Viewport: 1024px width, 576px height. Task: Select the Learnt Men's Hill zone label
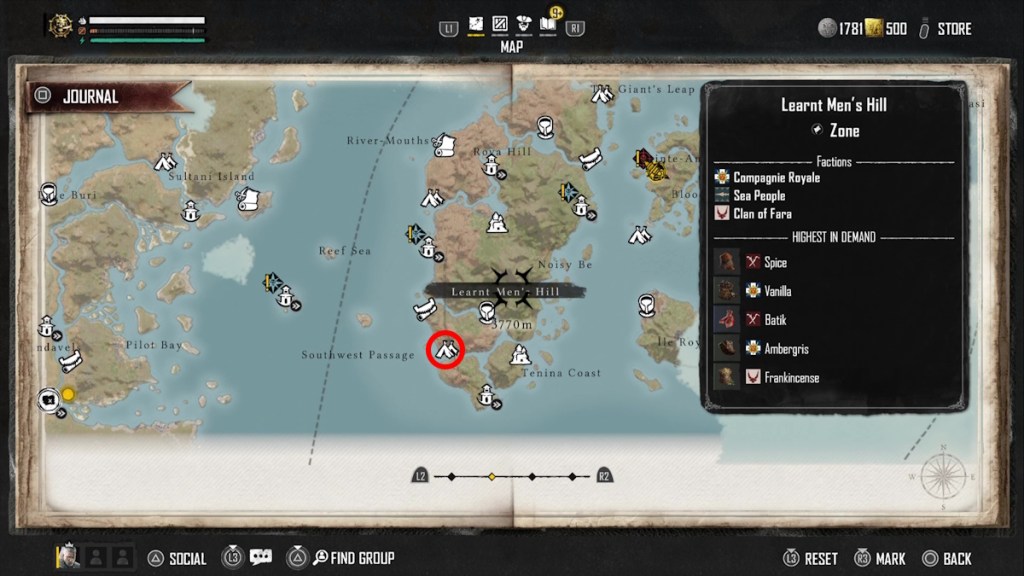(505, 291)
